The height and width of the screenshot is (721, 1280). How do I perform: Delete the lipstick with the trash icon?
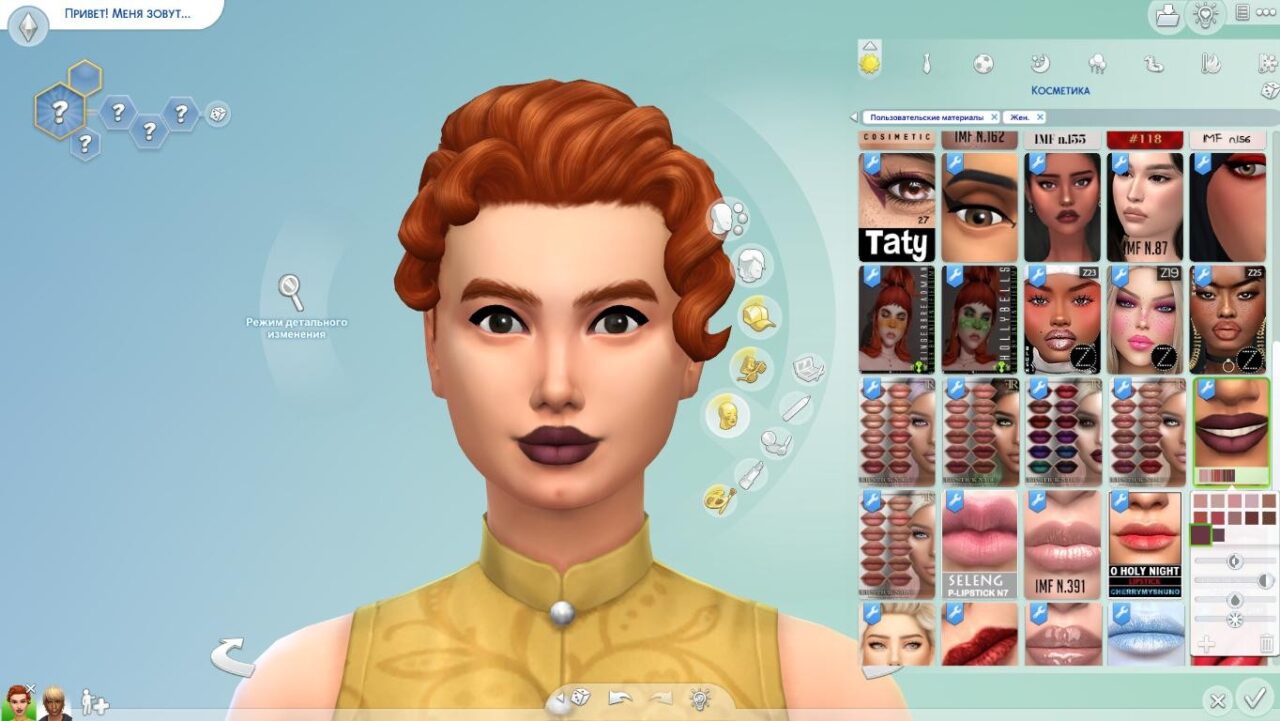click(x=1267, y=644)
